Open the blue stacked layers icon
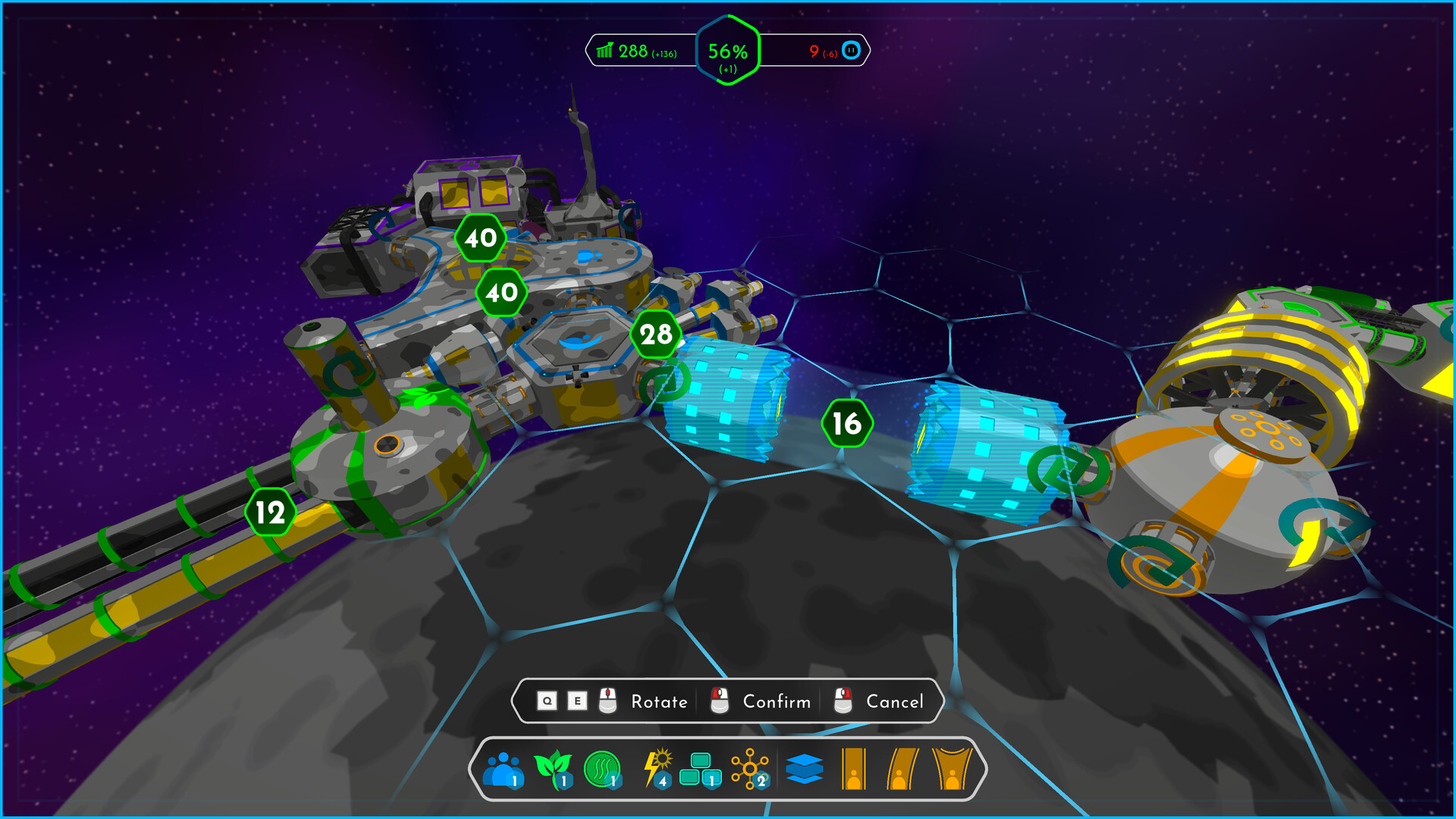This screenshot has width=1456, height=819. point(804,769)
